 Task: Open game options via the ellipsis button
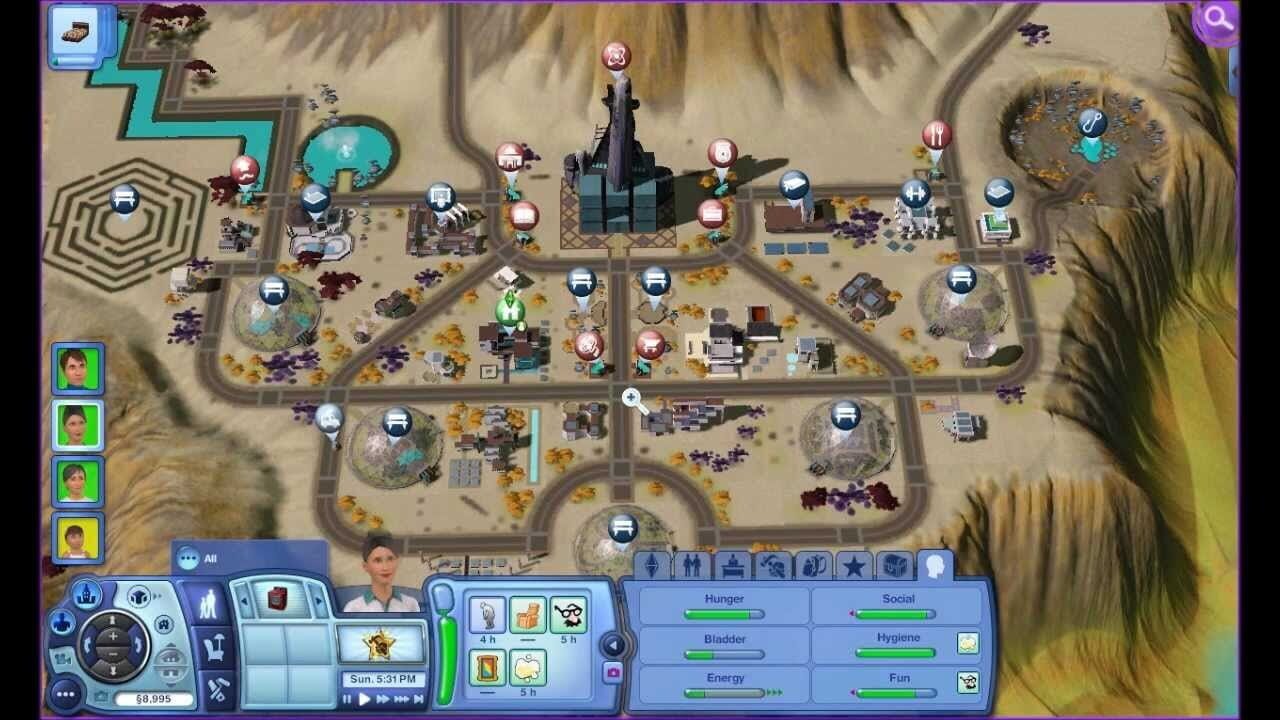tap(66, 694)
